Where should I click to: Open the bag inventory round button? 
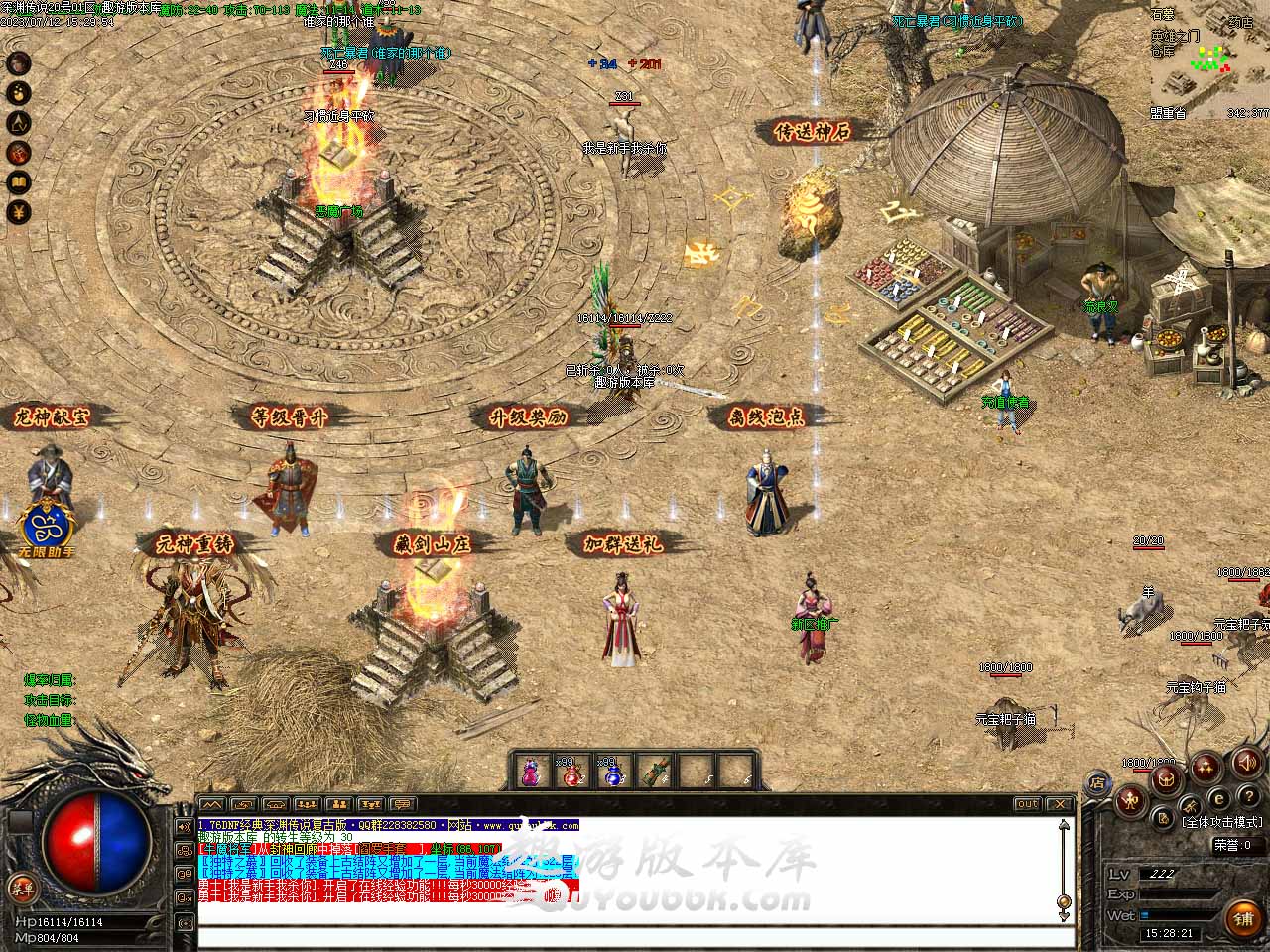pos(1168,779)
